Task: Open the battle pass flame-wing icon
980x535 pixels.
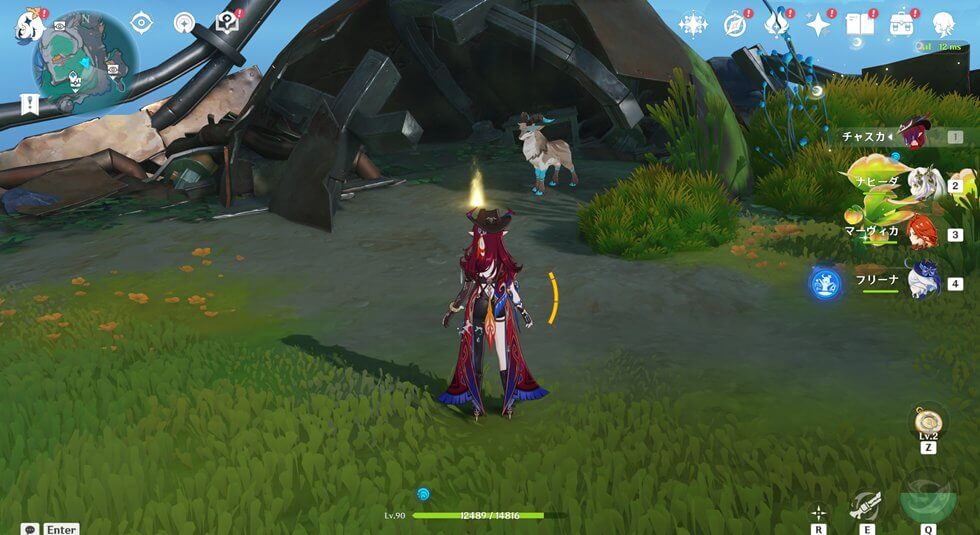Action: point(777,24)
